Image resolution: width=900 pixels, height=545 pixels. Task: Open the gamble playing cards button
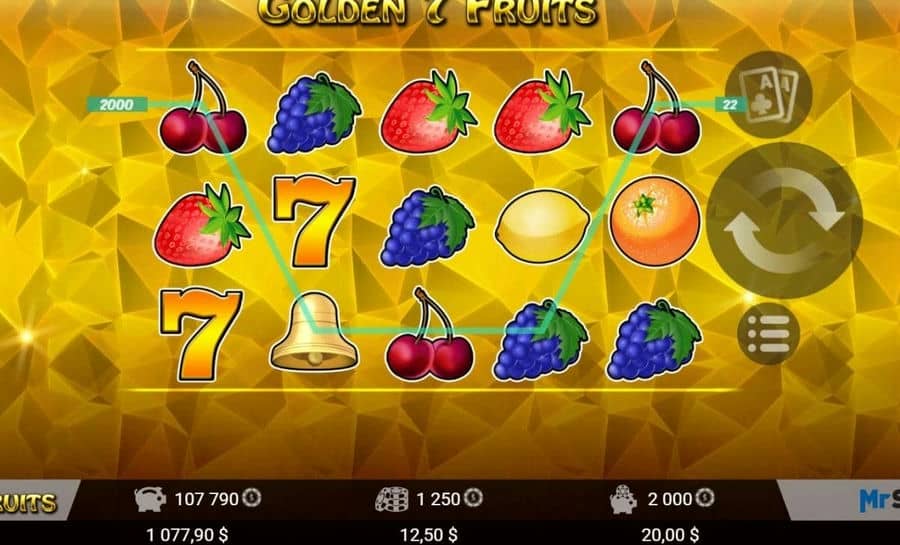tap(768, 94)
